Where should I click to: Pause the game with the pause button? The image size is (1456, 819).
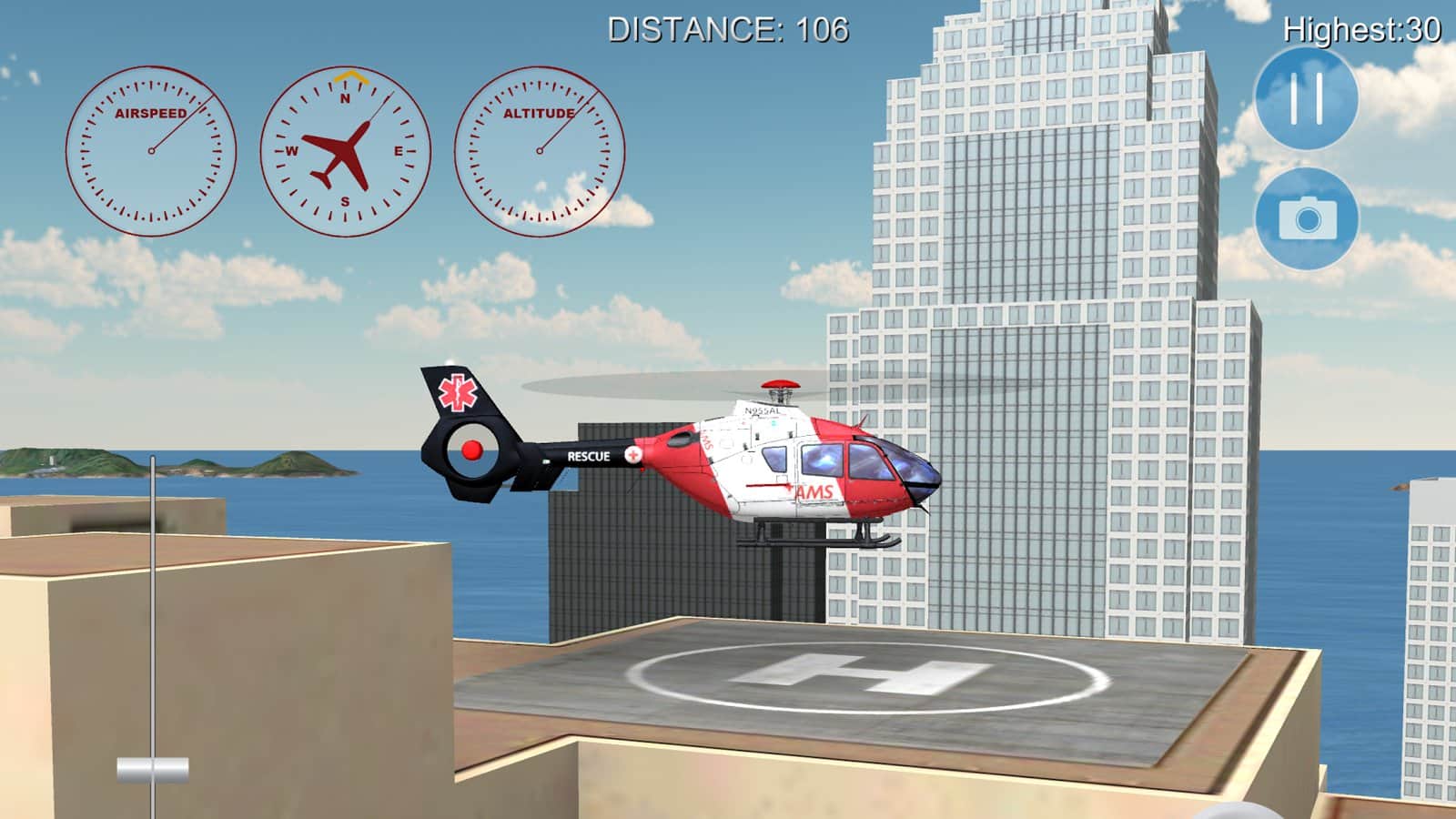pos(1306,98)
